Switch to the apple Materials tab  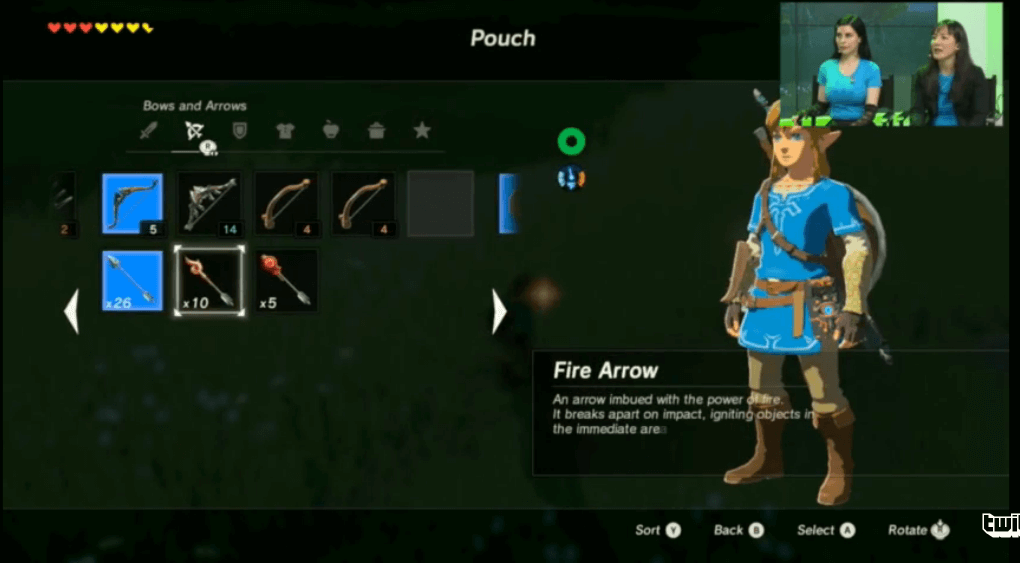pyautogui.click(x=331, y=130)
